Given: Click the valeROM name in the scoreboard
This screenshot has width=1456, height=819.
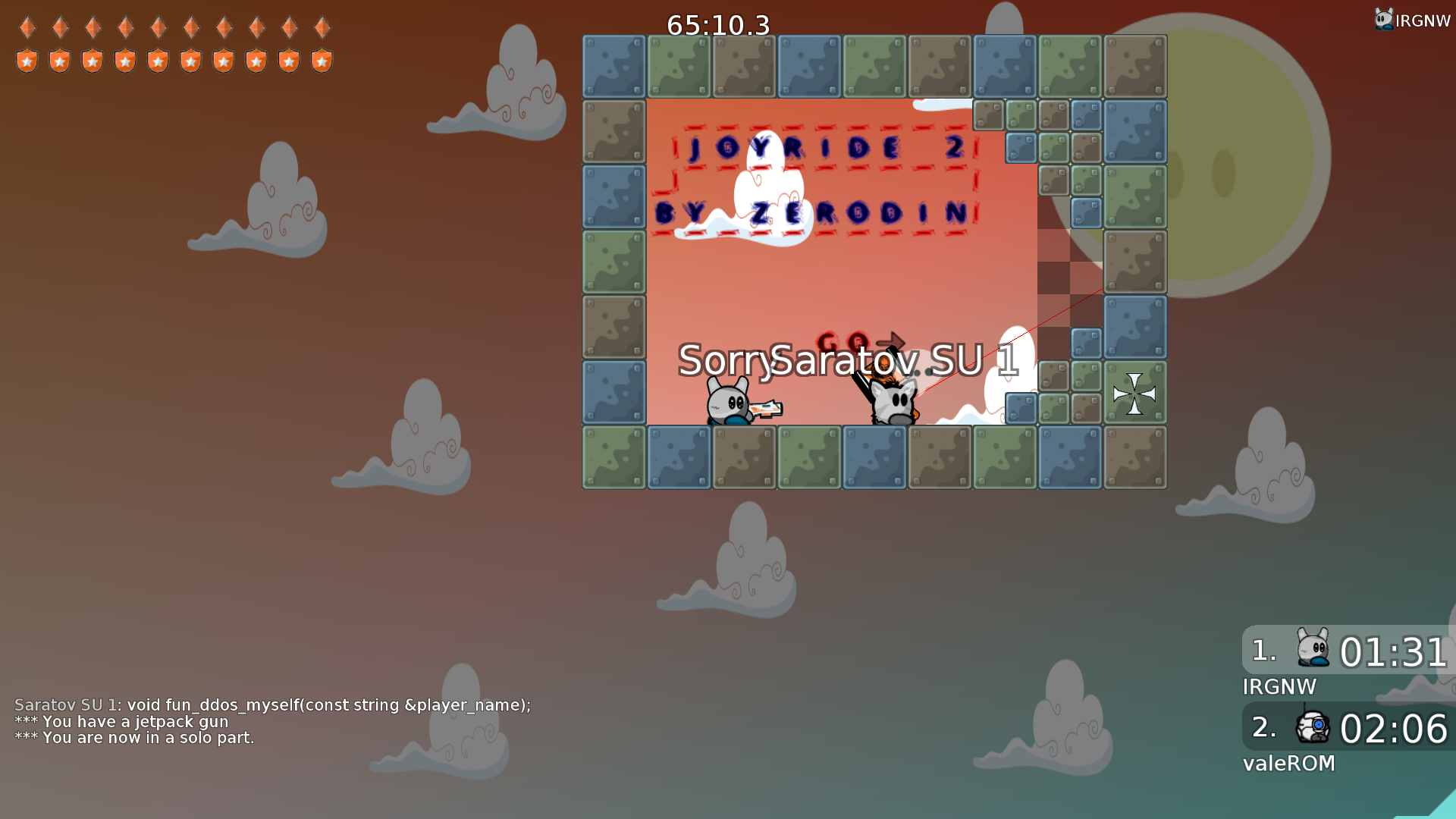Looking at the screenshot, I should click(x=1288, y=764).
